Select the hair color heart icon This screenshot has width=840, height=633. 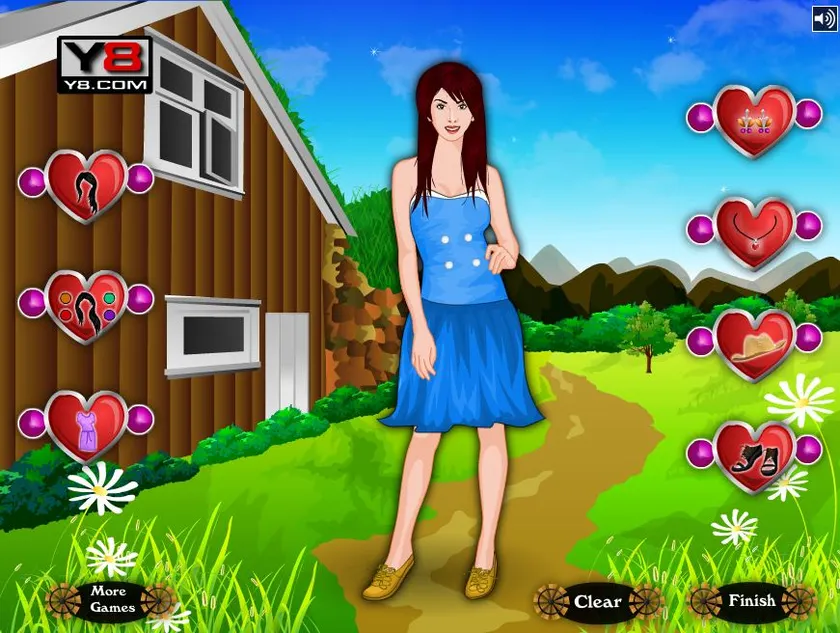(86, 306)
